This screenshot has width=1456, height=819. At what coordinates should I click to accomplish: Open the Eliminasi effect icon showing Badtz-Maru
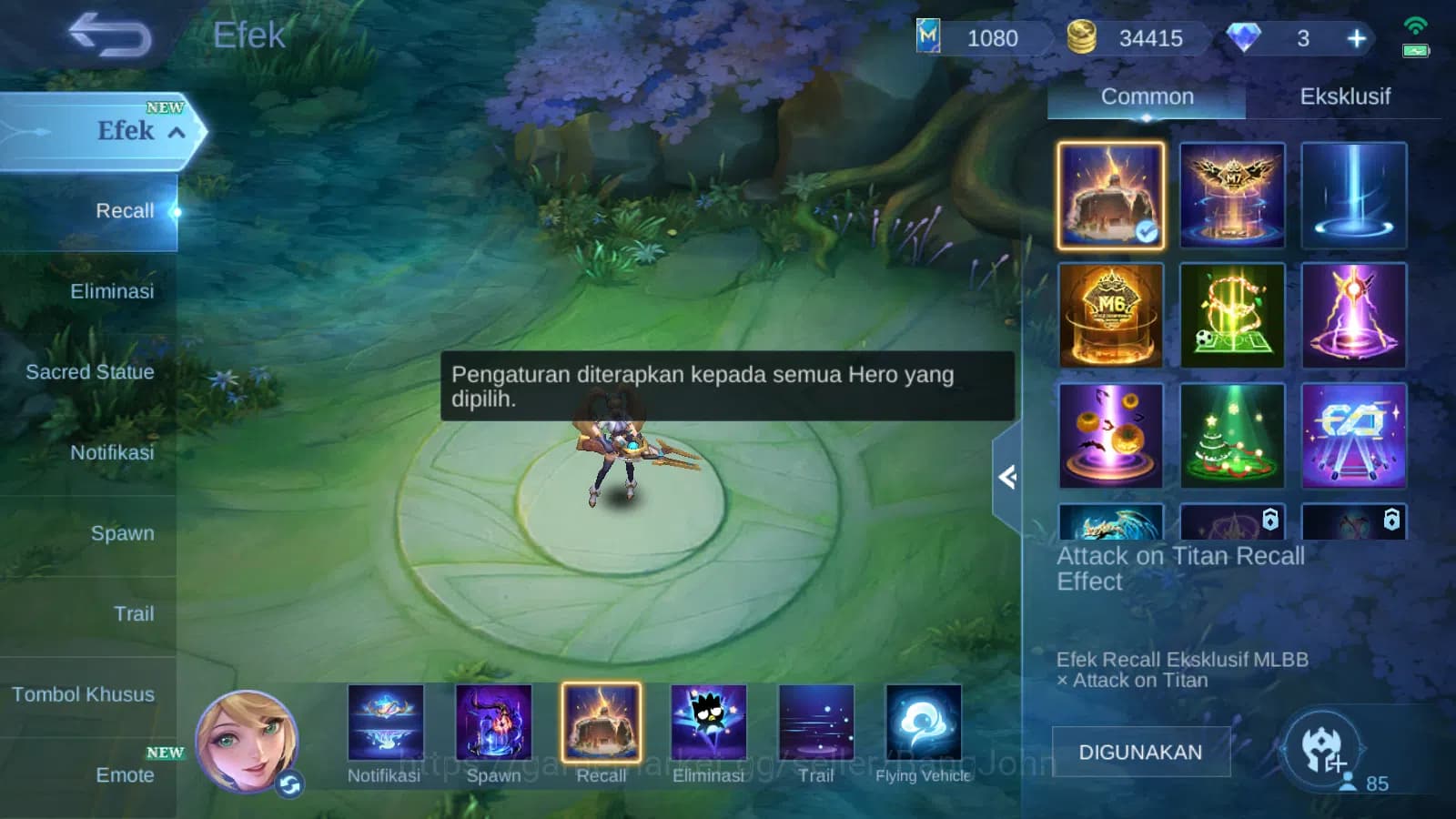coord(710,723)
